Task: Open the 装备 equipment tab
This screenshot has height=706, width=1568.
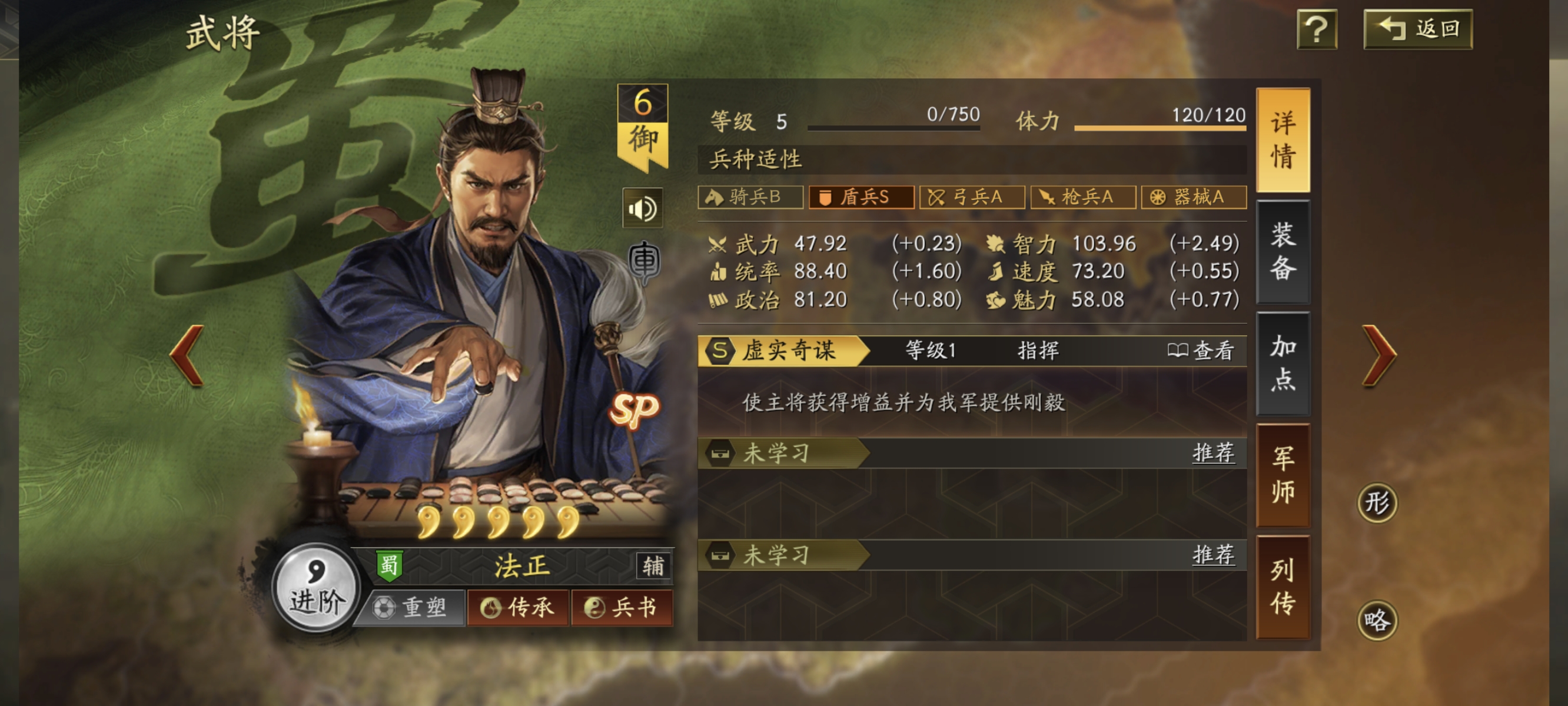Action: pos(1283,251)
